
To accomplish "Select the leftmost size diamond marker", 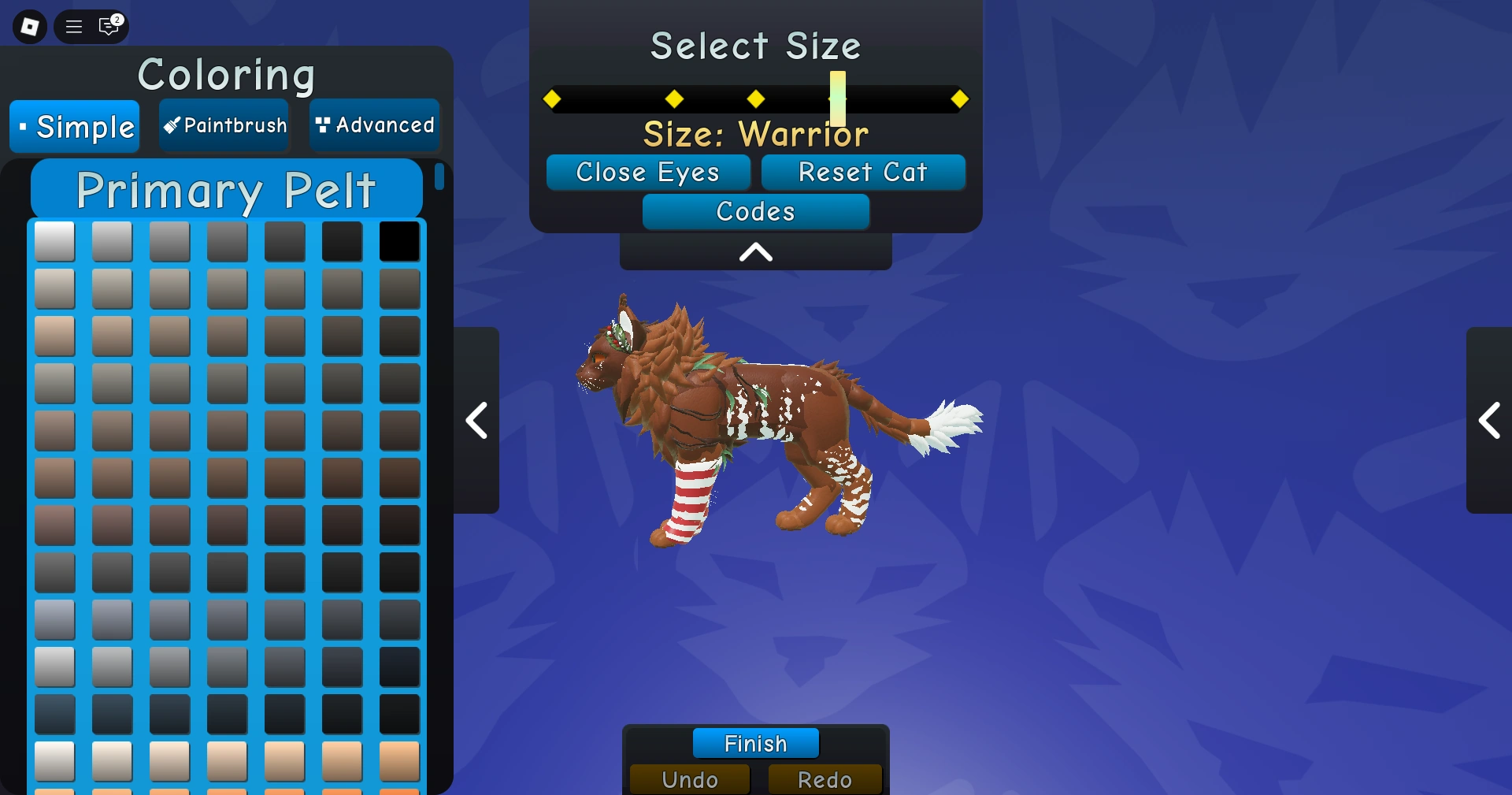I will (553, 98).
